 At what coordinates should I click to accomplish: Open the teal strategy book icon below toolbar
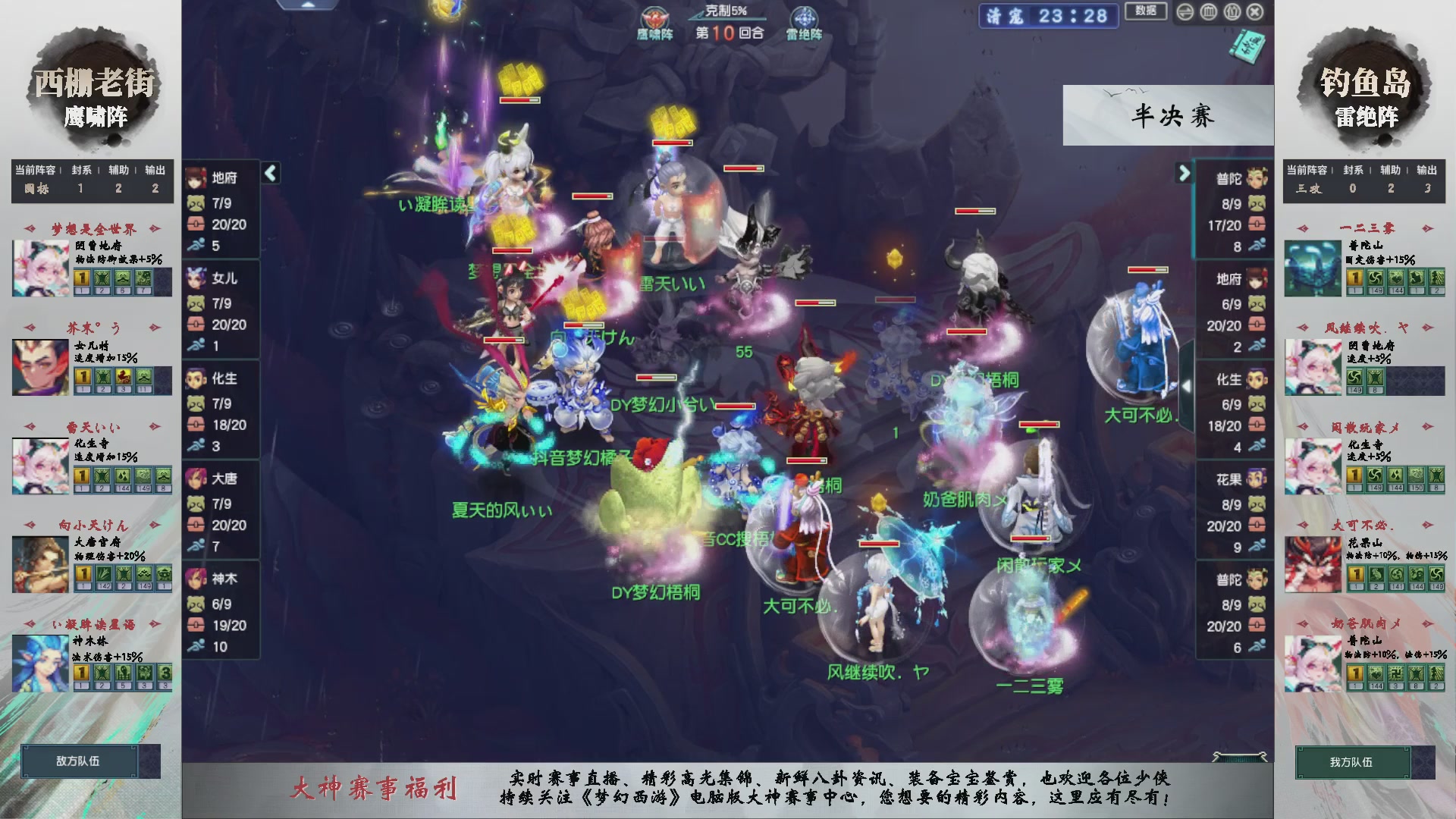coord(1249,47)
